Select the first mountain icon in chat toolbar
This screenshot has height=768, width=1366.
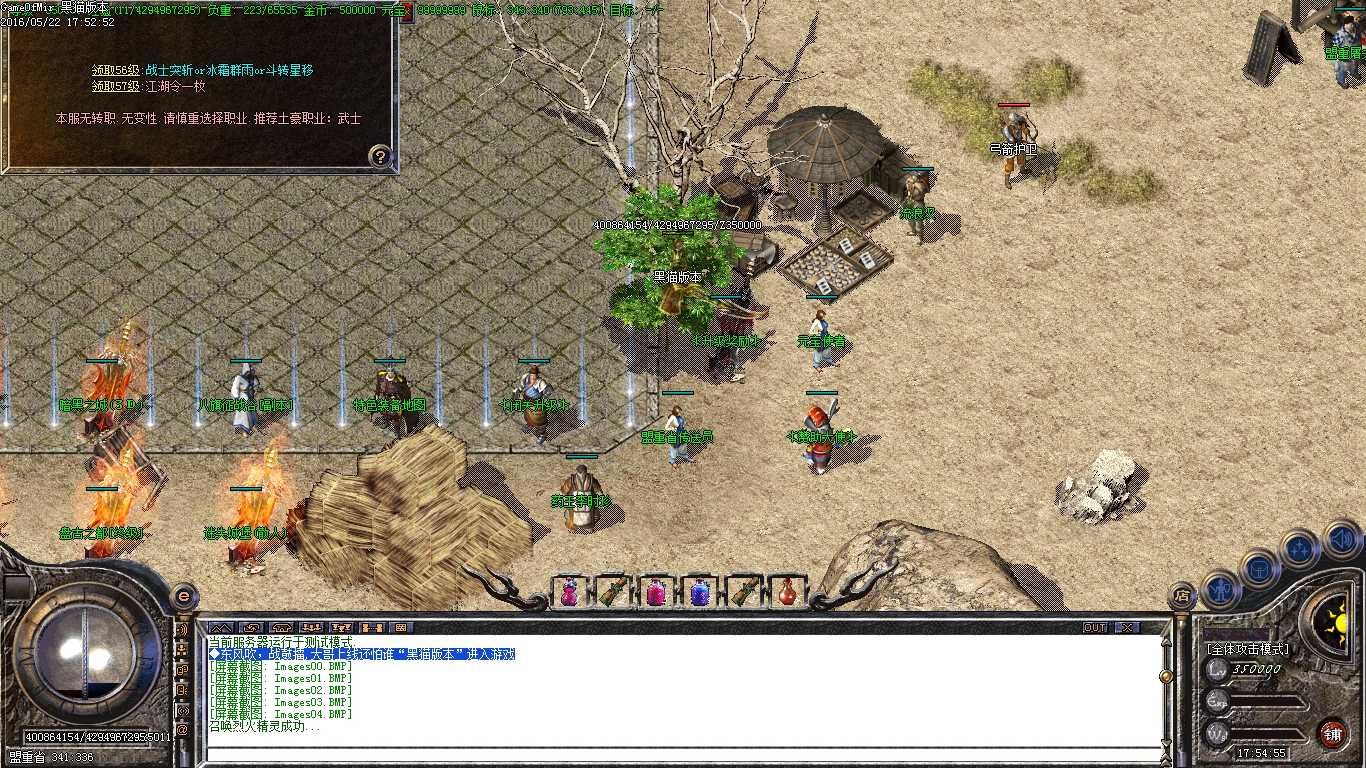(222, 627)
